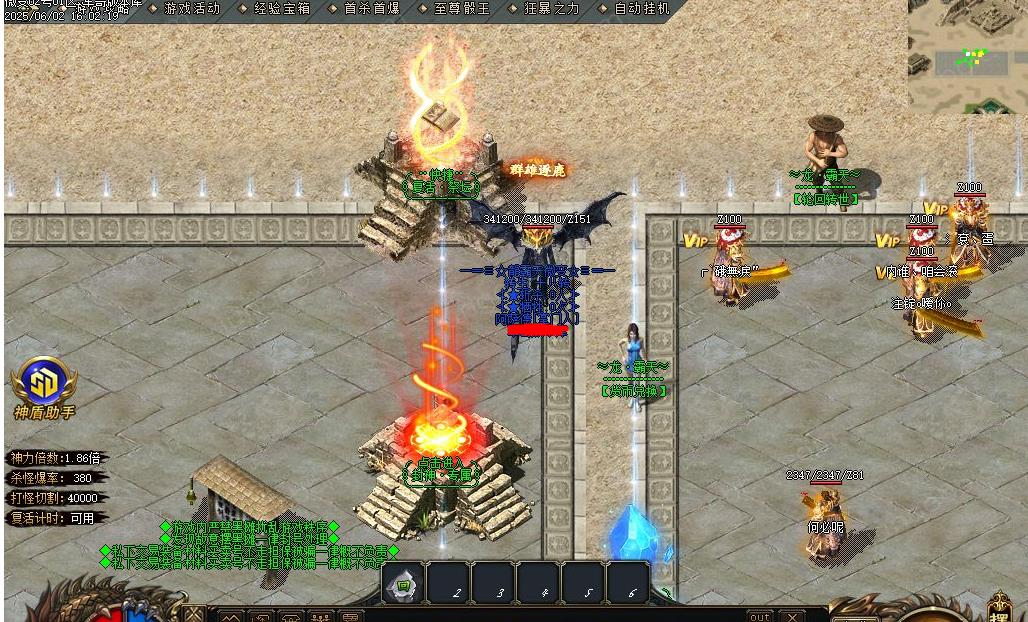1028x622 pixels.
Task: Click the OUT button on the bottom bar
Action: click(760, 616)
